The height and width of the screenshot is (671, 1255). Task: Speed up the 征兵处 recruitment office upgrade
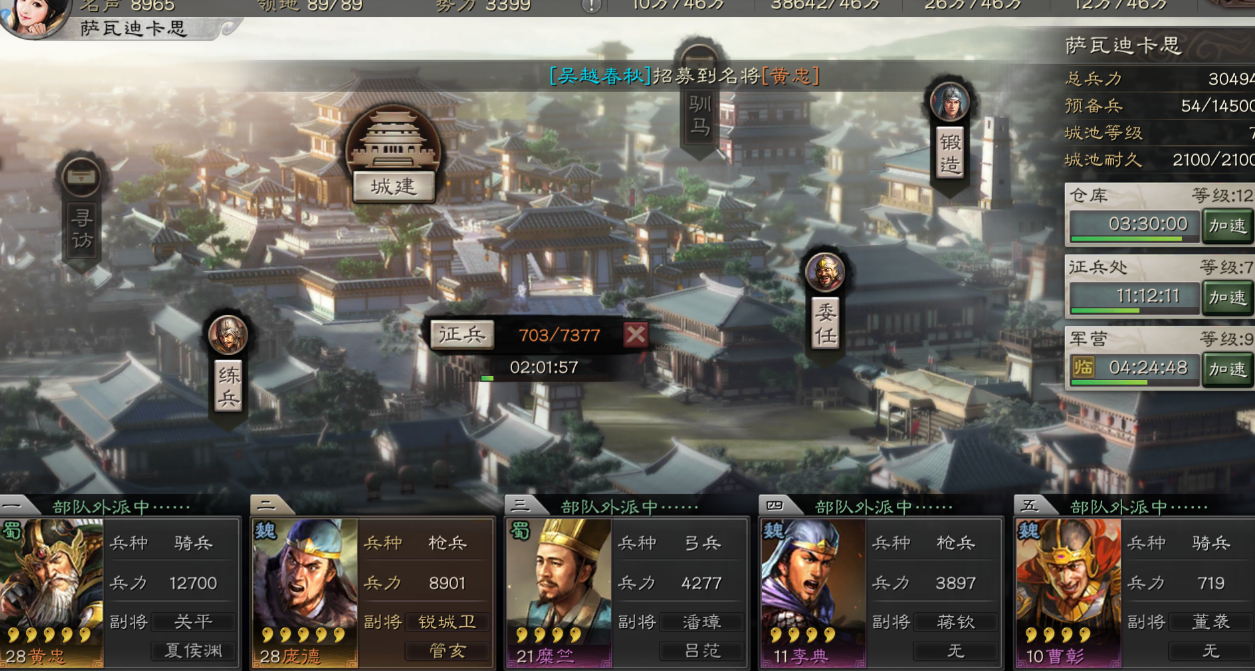click(1227, 297)
